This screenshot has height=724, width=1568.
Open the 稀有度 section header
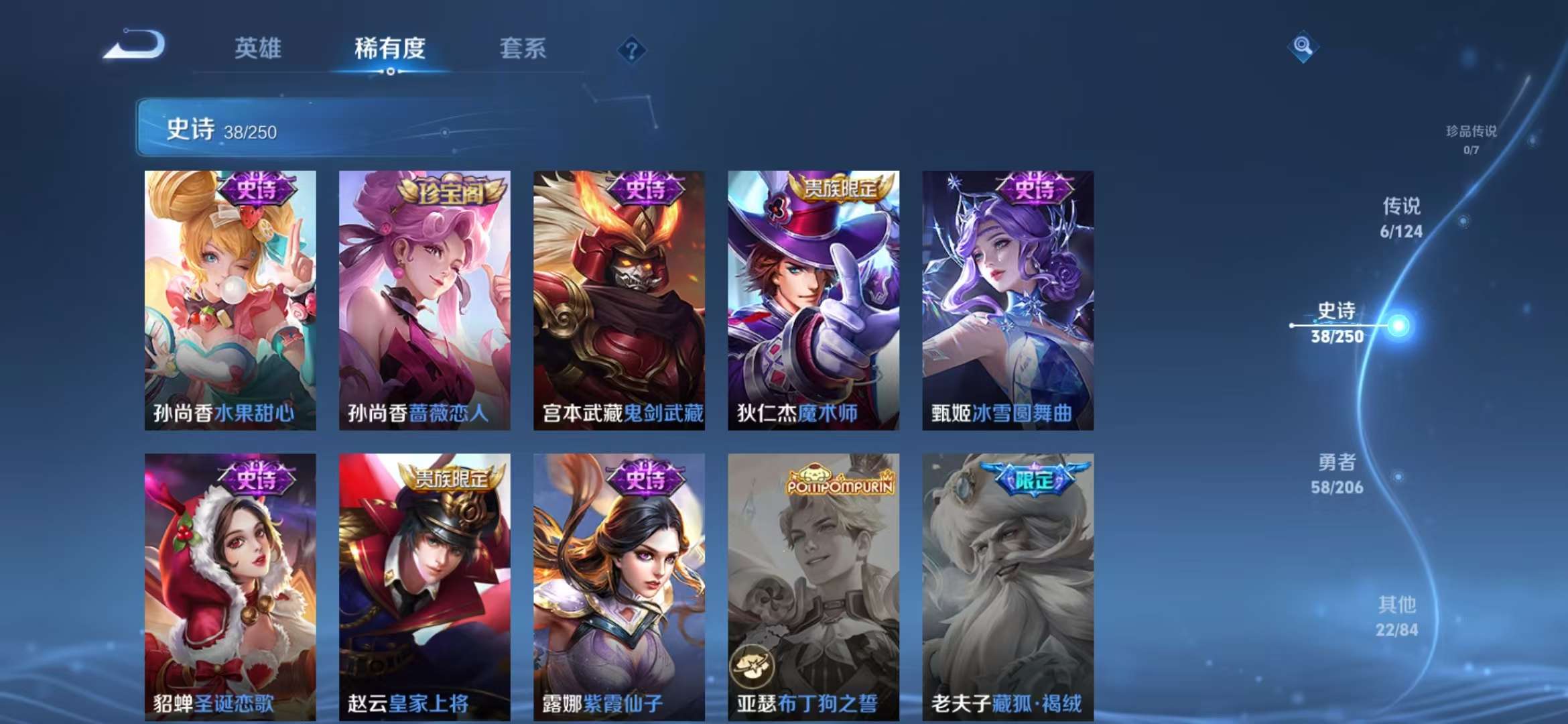(x=391, y=49)
